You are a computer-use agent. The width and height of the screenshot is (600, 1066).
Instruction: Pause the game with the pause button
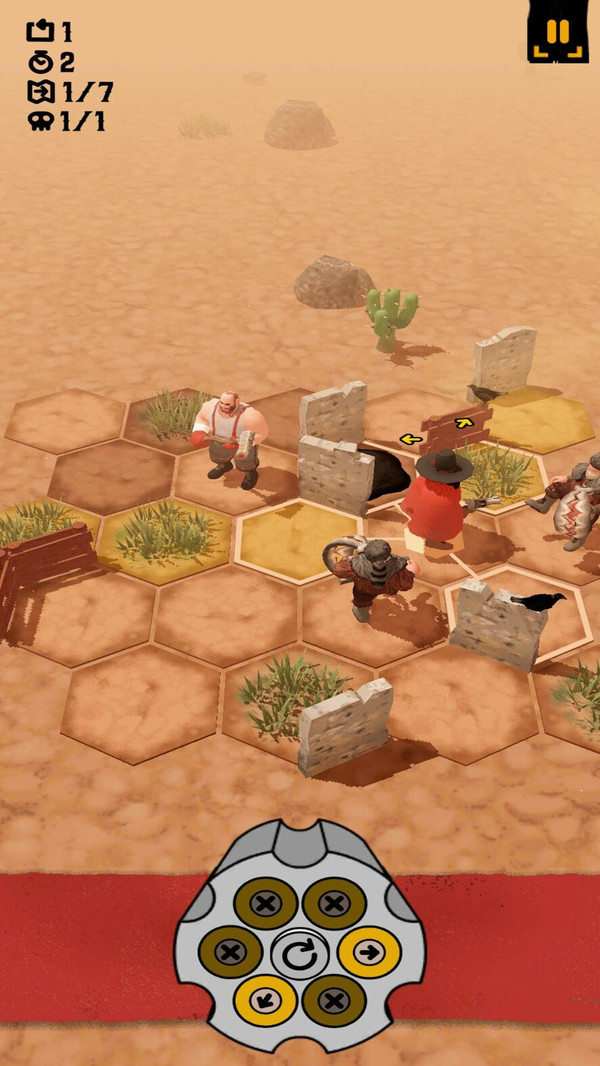click(x=557, y=31)
